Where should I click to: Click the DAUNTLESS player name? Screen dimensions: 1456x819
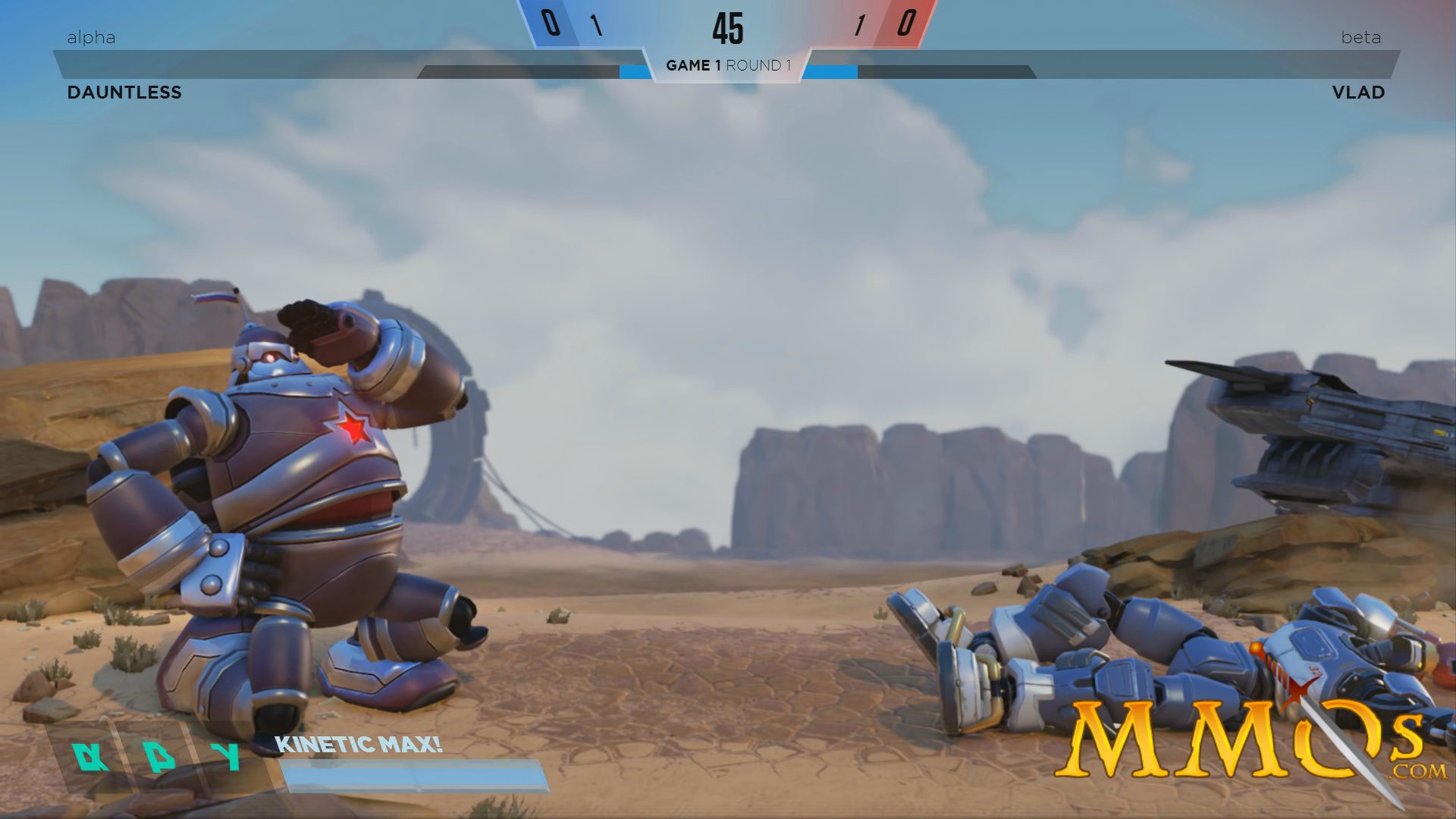(124, 93)
